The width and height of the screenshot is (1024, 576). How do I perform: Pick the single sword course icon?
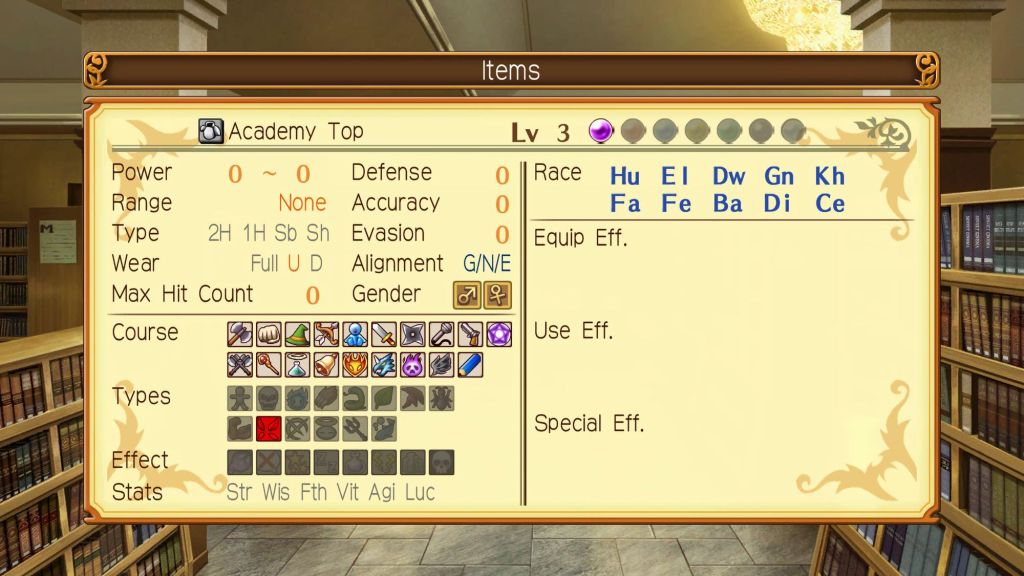(x=384, y=334)
